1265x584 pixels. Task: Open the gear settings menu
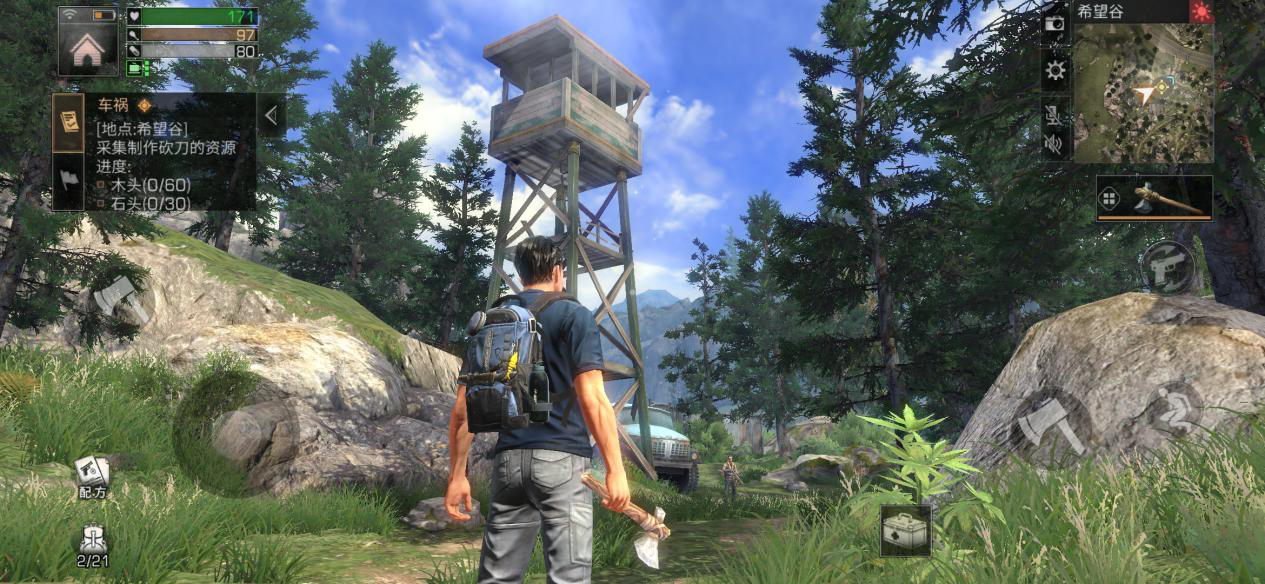1055,70
